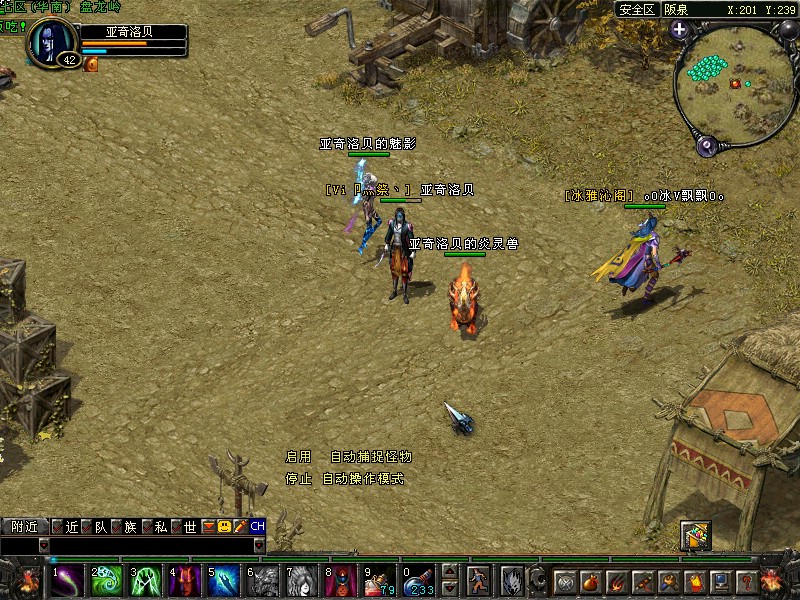Image resolution: width=800 pixels, height=600 pixels.
Task: Click the blue CH input mode button
Action: click(x=257, y=526)
